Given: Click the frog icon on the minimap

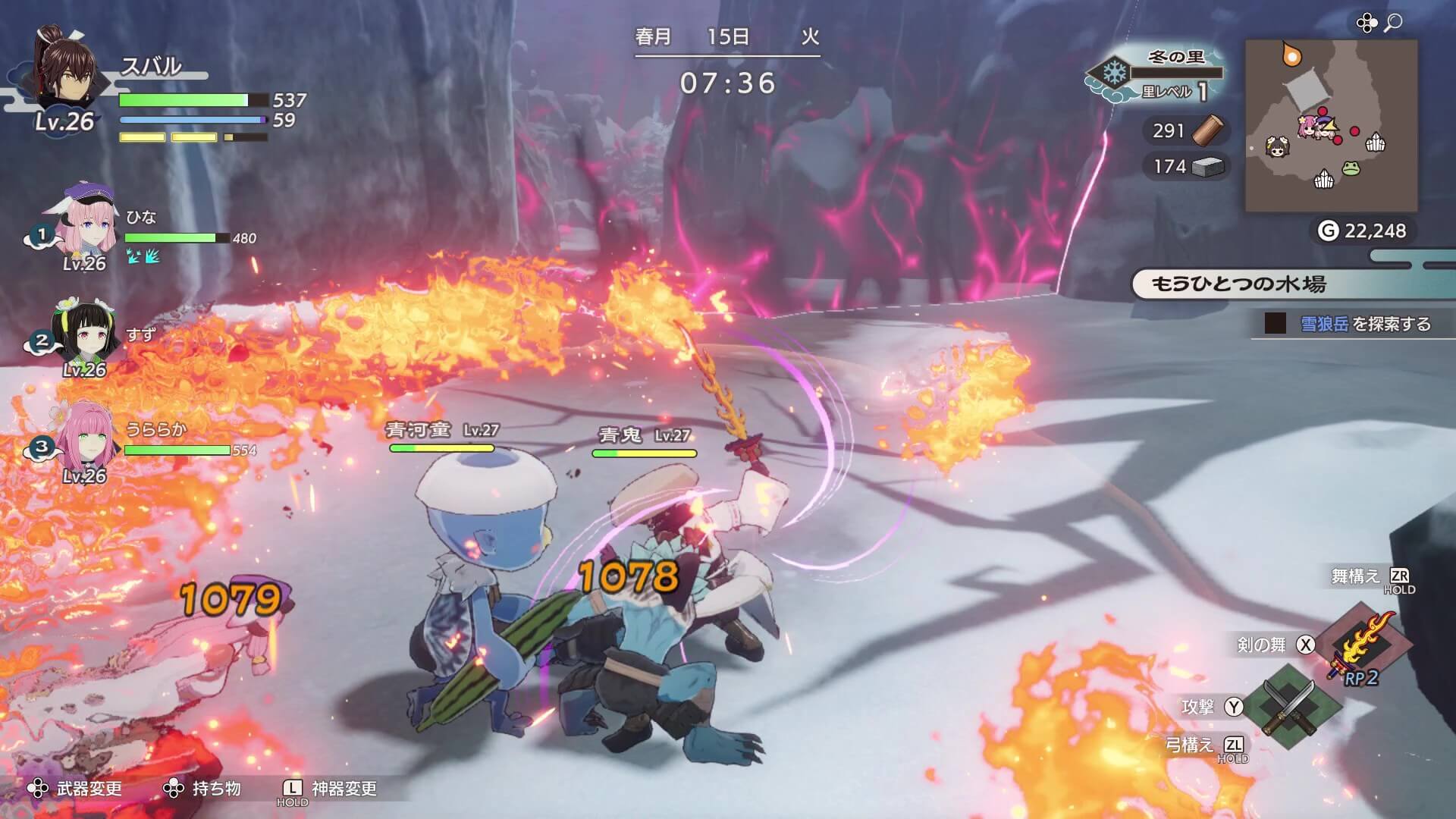Looking at the screenshot, I should (x=1352, y=168).
